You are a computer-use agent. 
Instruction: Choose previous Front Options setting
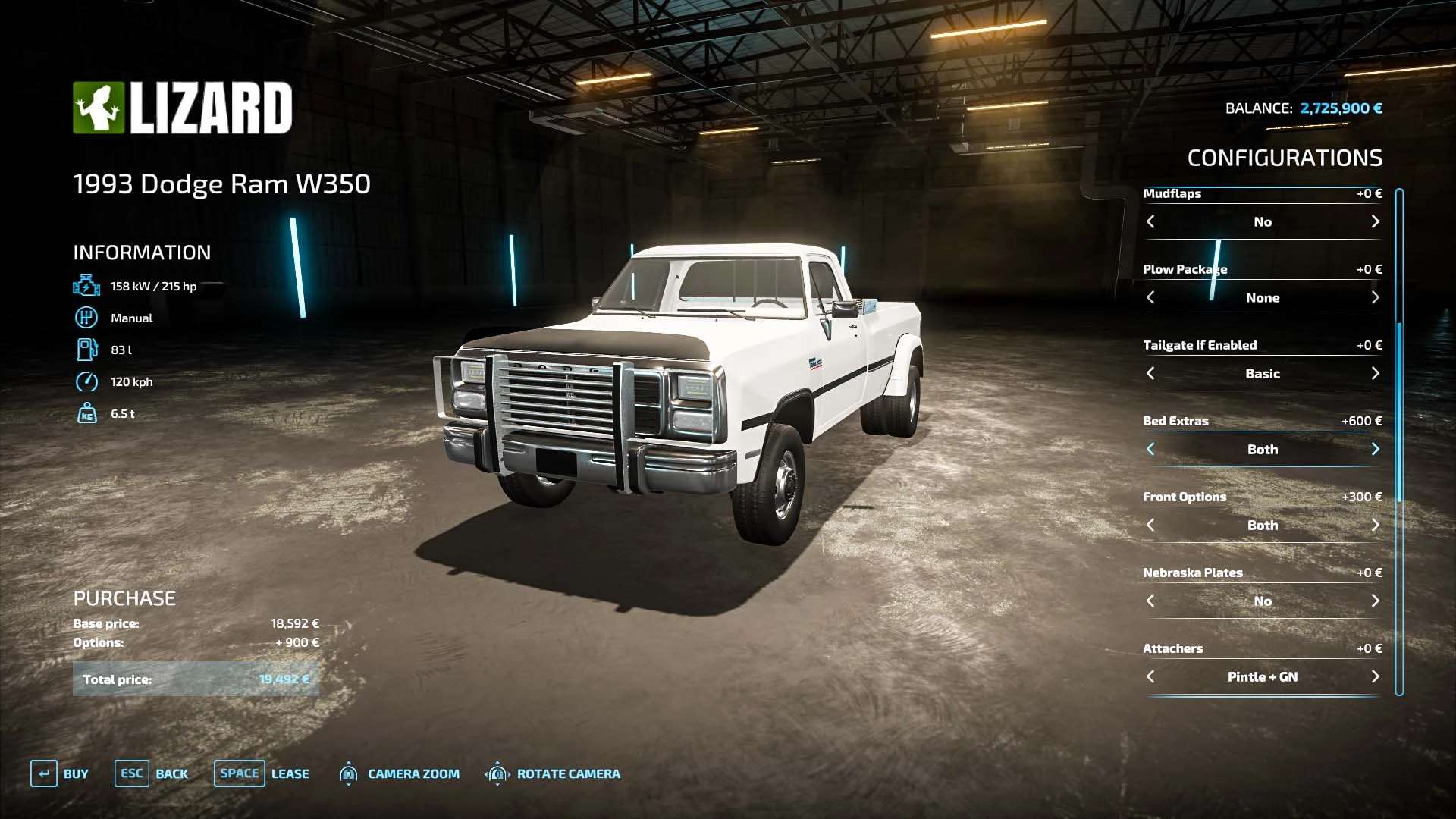pyautogui.click(x=1150, y=525)
